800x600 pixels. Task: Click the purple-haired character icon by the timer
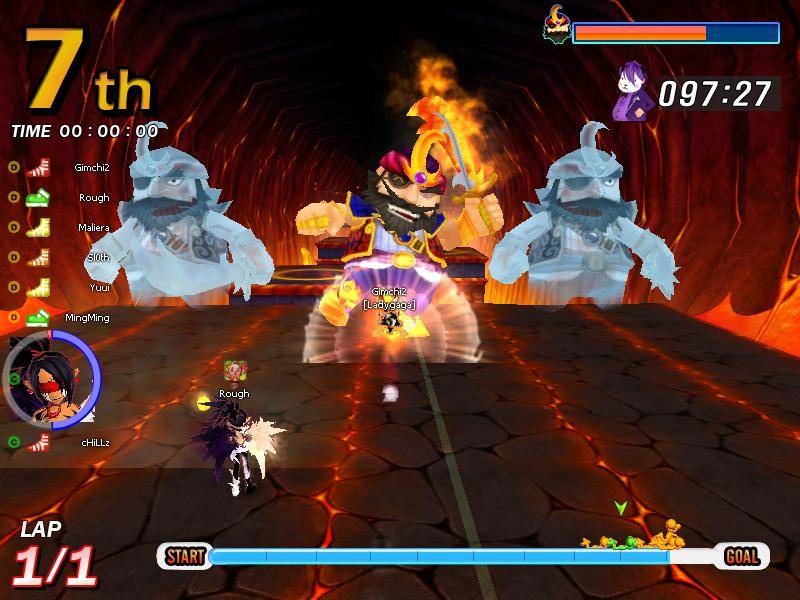[x=632, y=92]
